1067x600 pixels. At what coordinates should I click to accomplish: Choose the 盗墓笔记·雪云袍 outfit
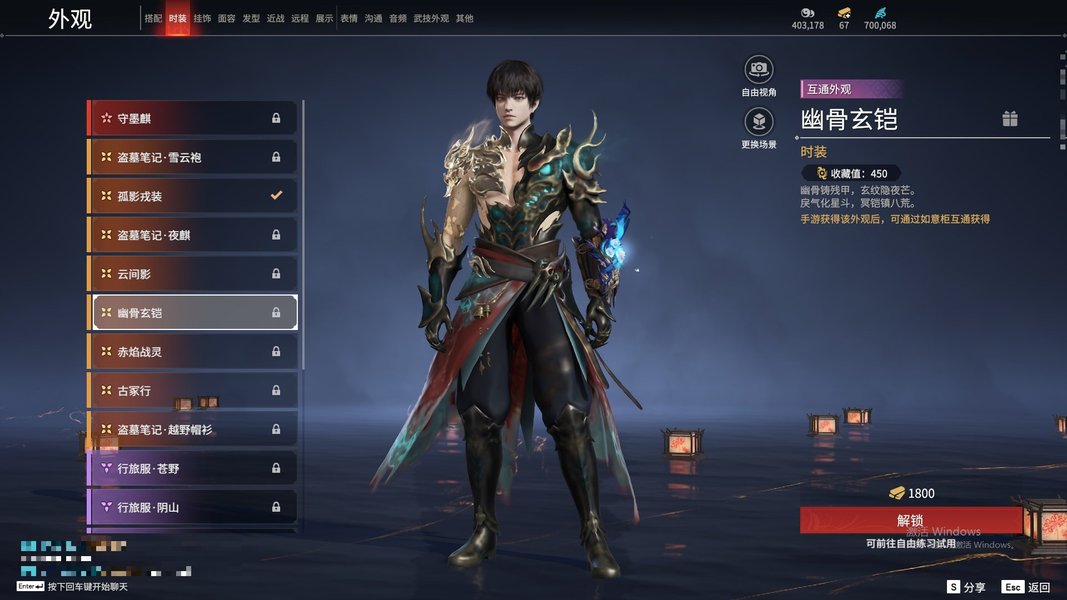coord(192,157)
